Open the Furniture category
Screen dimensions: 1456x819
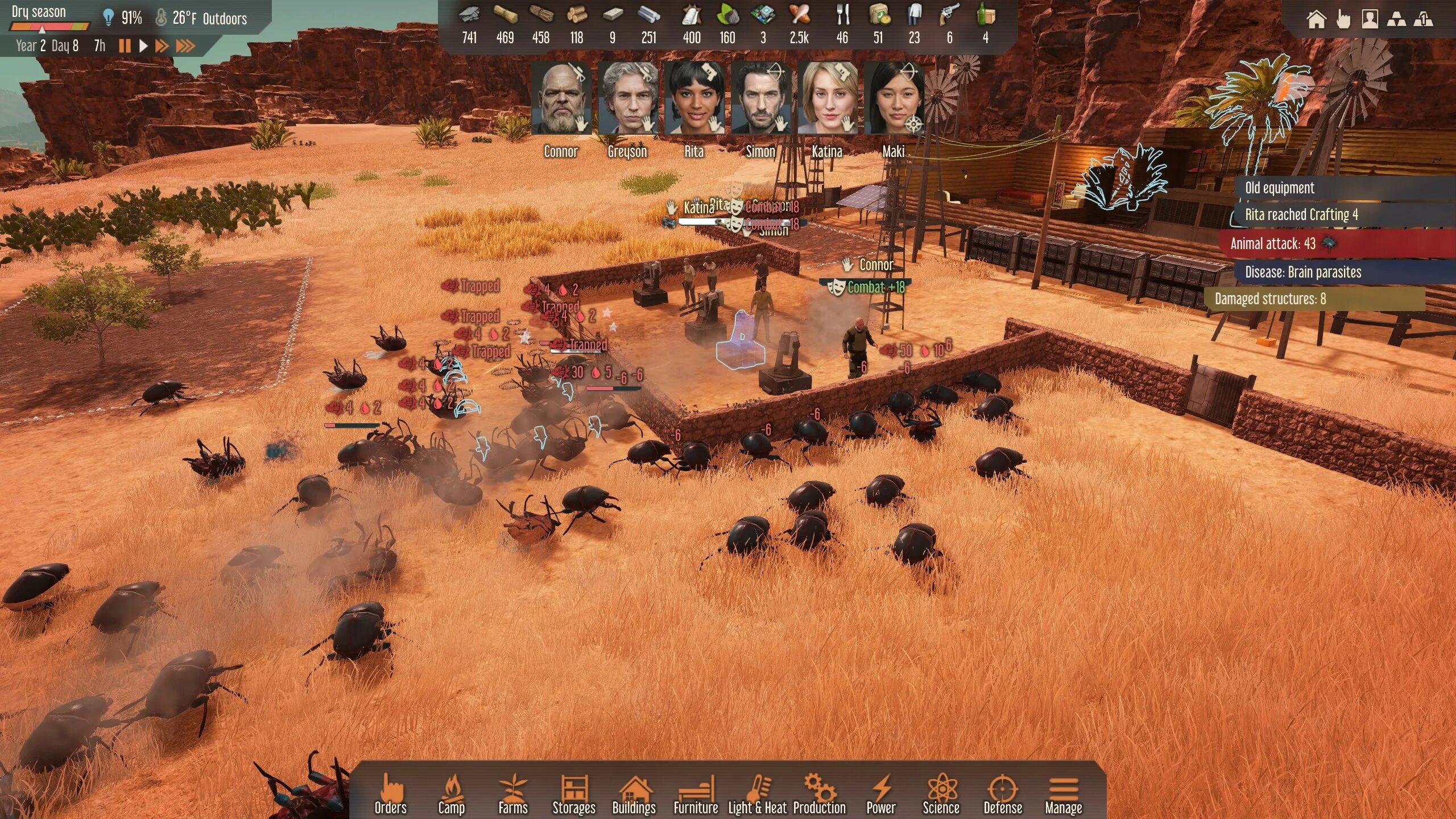point(696,795)
